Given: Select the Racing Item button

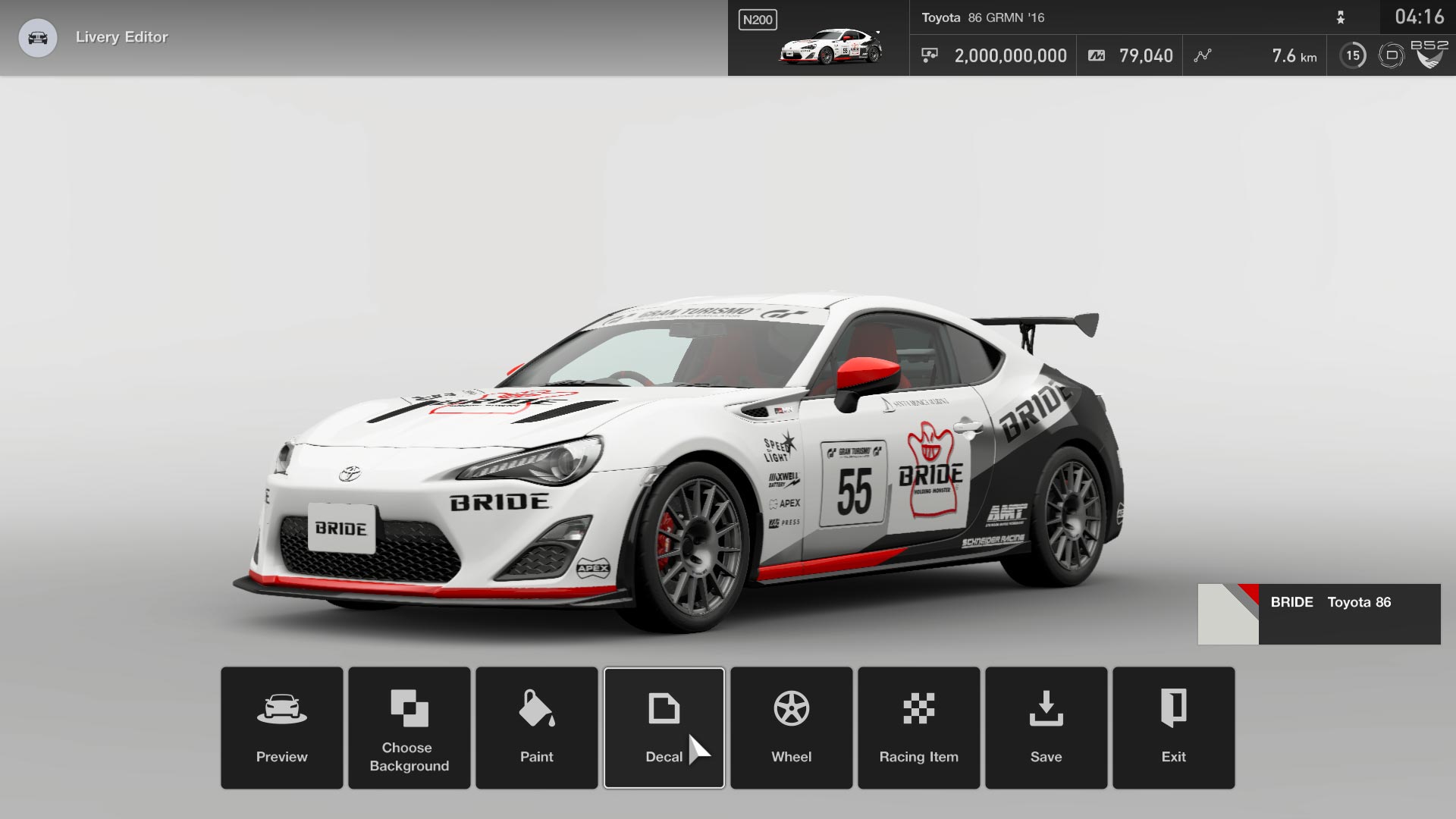Looking at the screenshot, I should click(918, 728).
